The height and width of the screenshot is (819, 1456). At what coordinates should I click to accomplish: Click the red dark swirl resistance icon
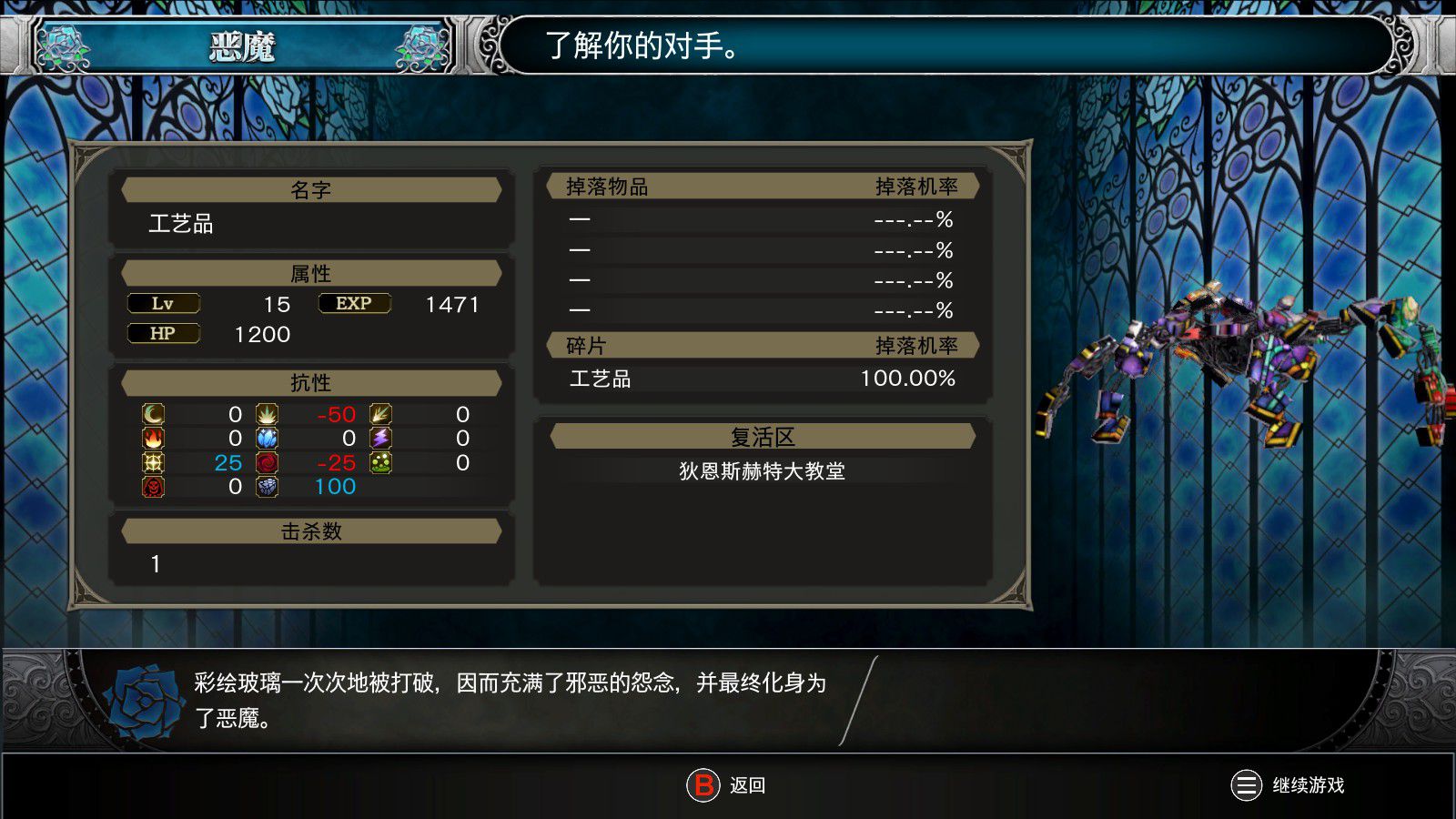(267, 462)
